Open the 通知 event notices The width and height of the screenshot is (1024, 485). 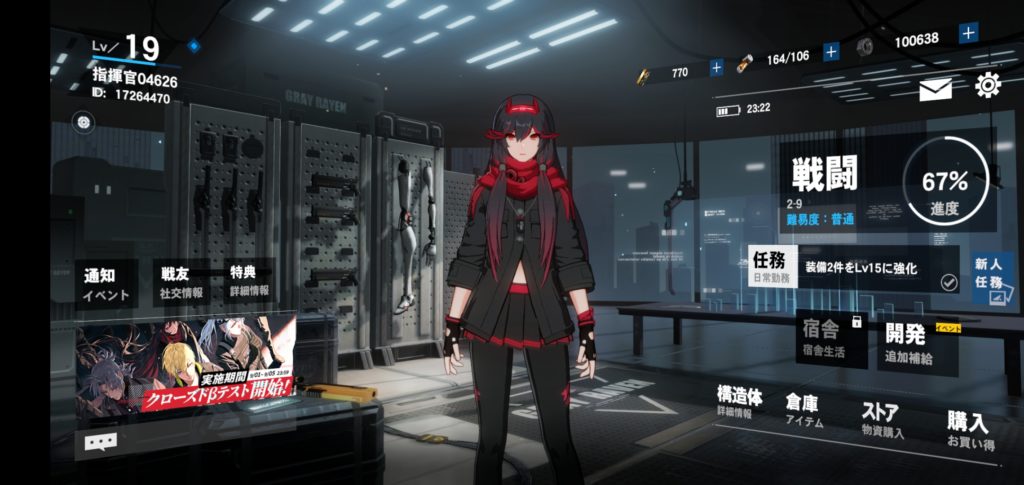(x=107, y=282)
